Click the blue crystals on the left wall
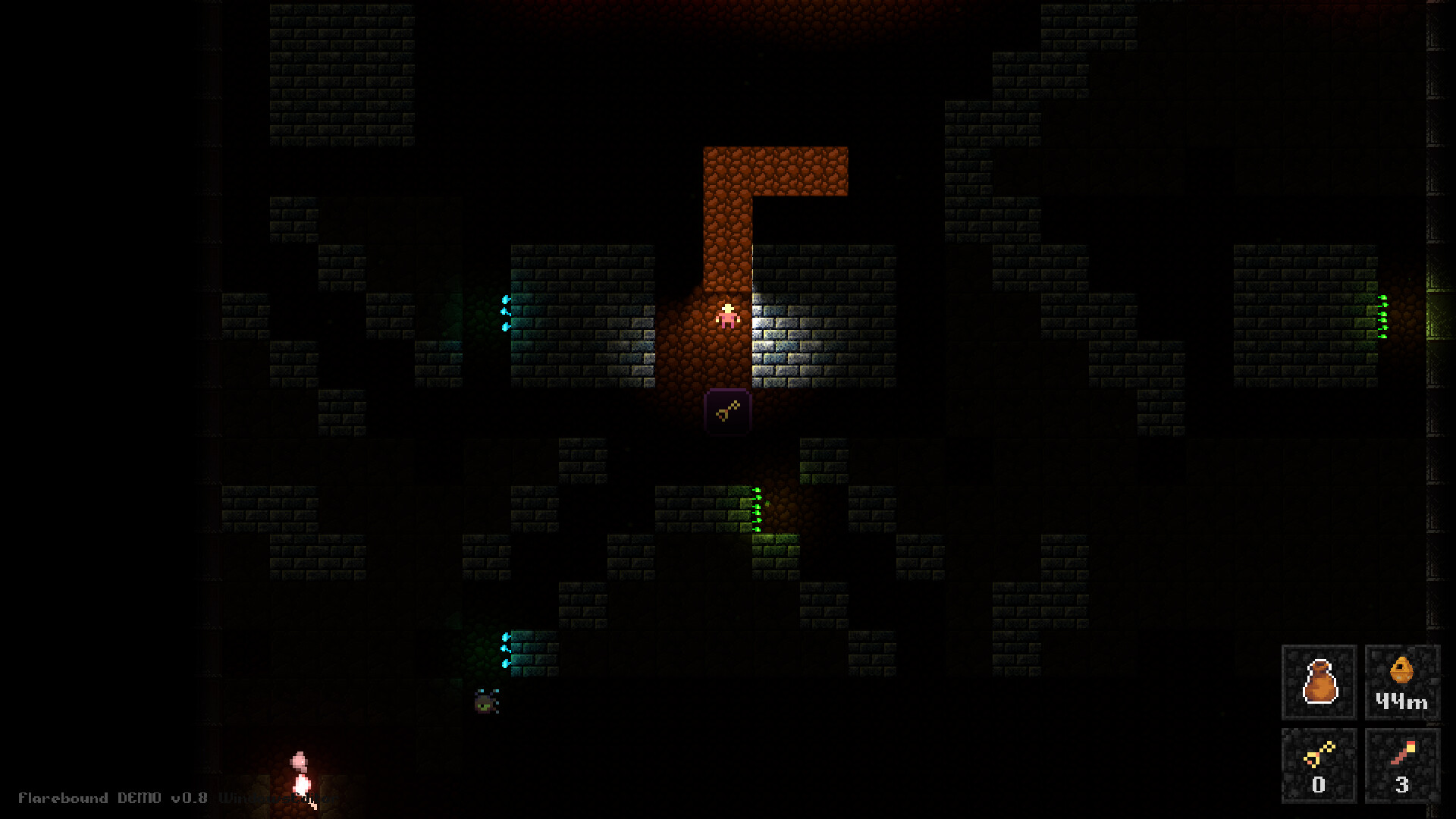The height and width of the screenshot is (819, 1456). (504, 311)
